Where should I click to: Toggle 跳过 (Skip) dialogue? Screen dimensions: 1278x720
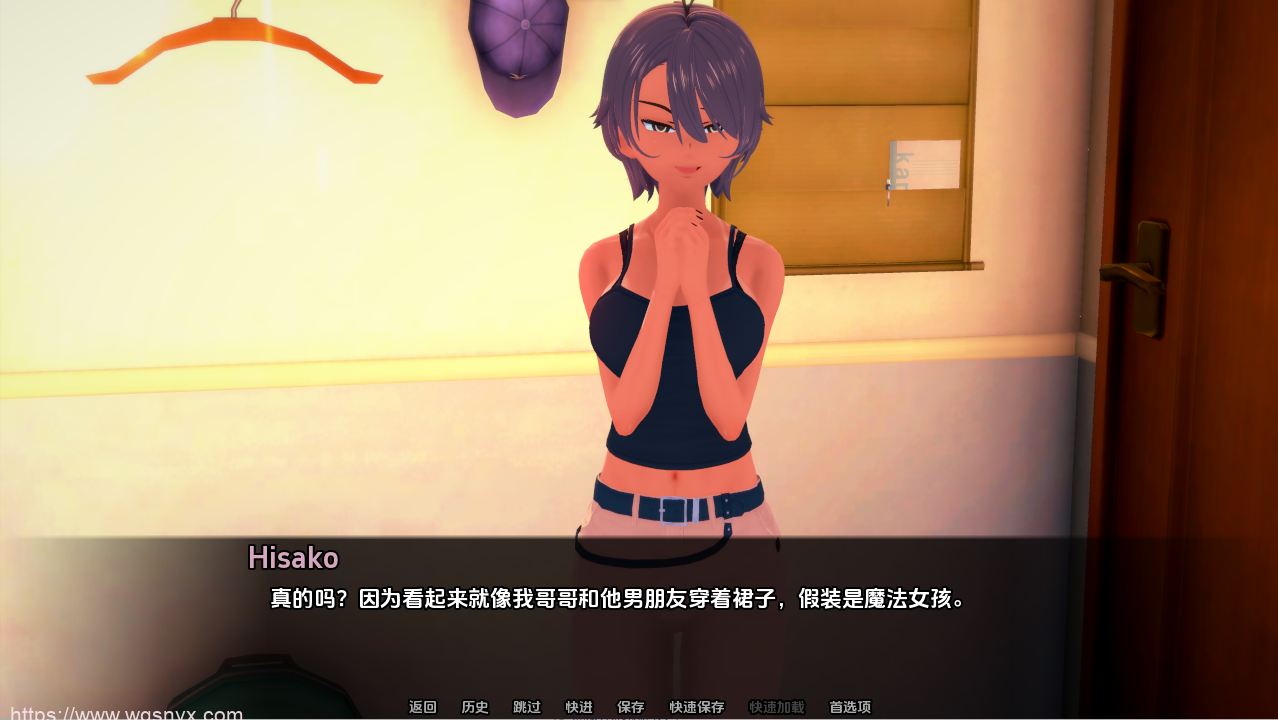[527, 707]
